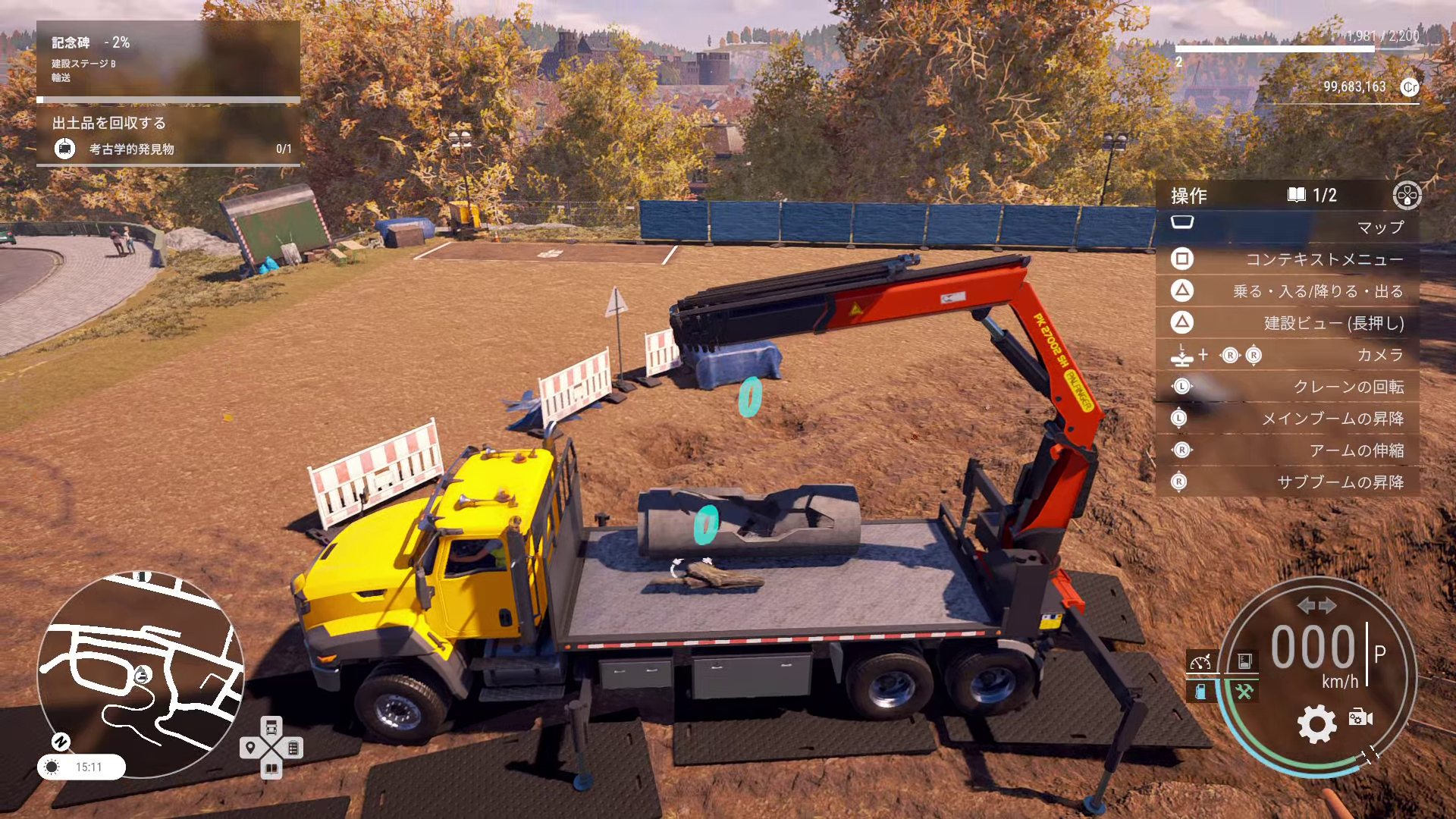Viewport: 1456px width, 819px height.
Task: Click the blue fuel pump icon
Action: tap(1201, 691)
